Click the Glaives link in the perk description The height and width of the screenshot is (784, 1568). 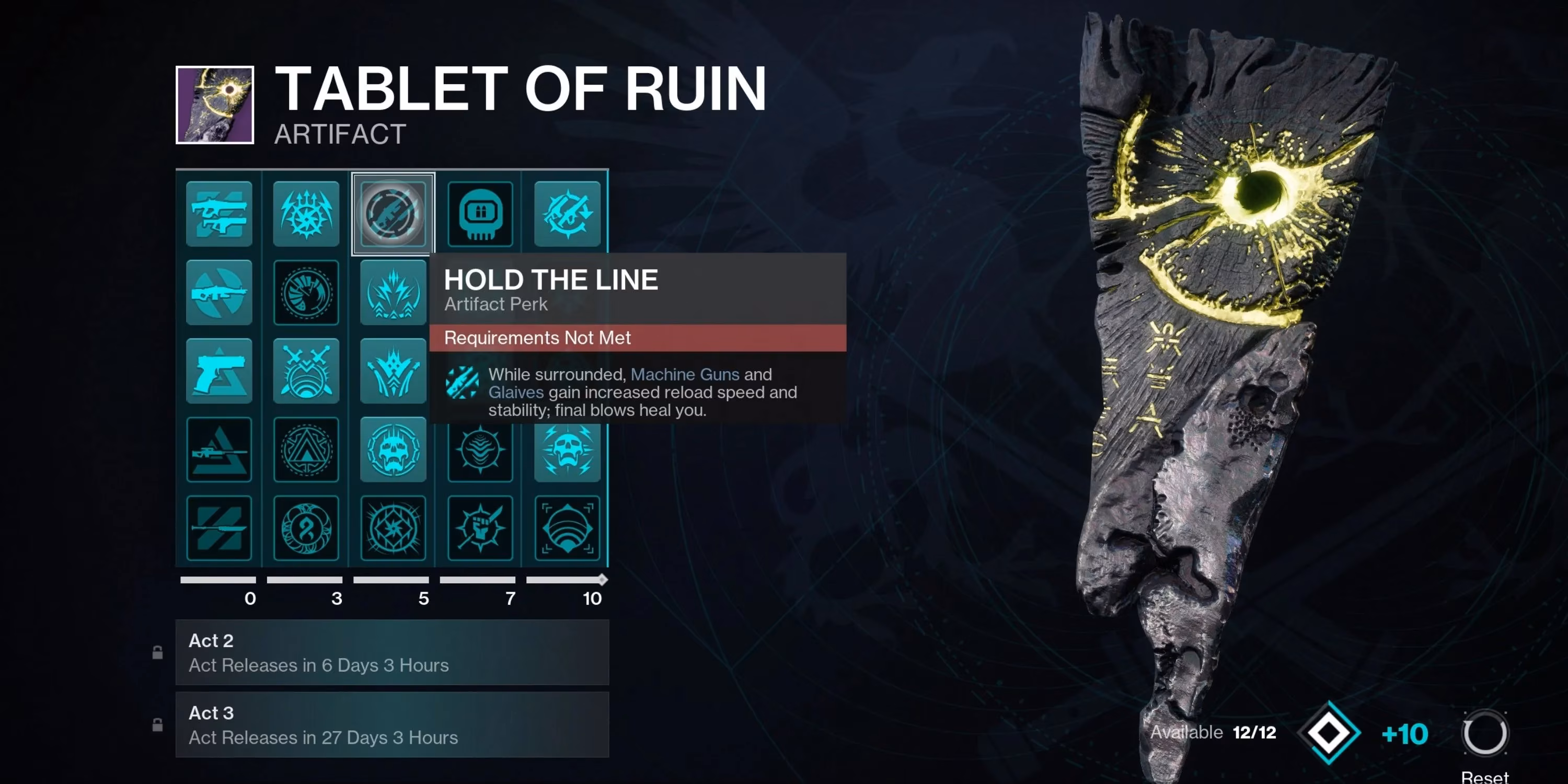515,393
